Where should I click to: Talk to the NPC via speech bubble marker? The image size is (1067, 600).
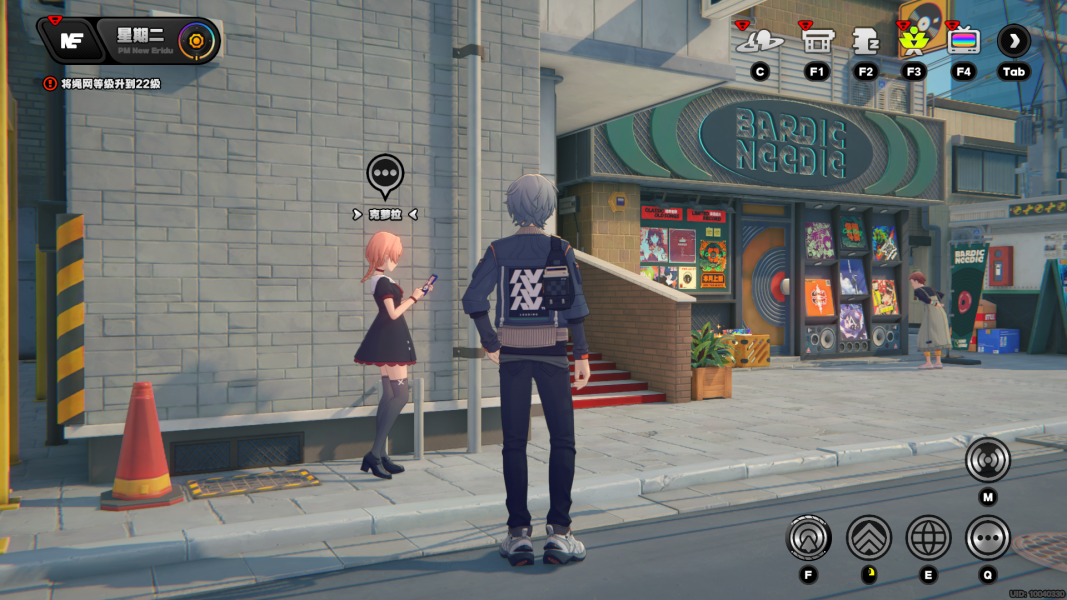tap(385, 175)
